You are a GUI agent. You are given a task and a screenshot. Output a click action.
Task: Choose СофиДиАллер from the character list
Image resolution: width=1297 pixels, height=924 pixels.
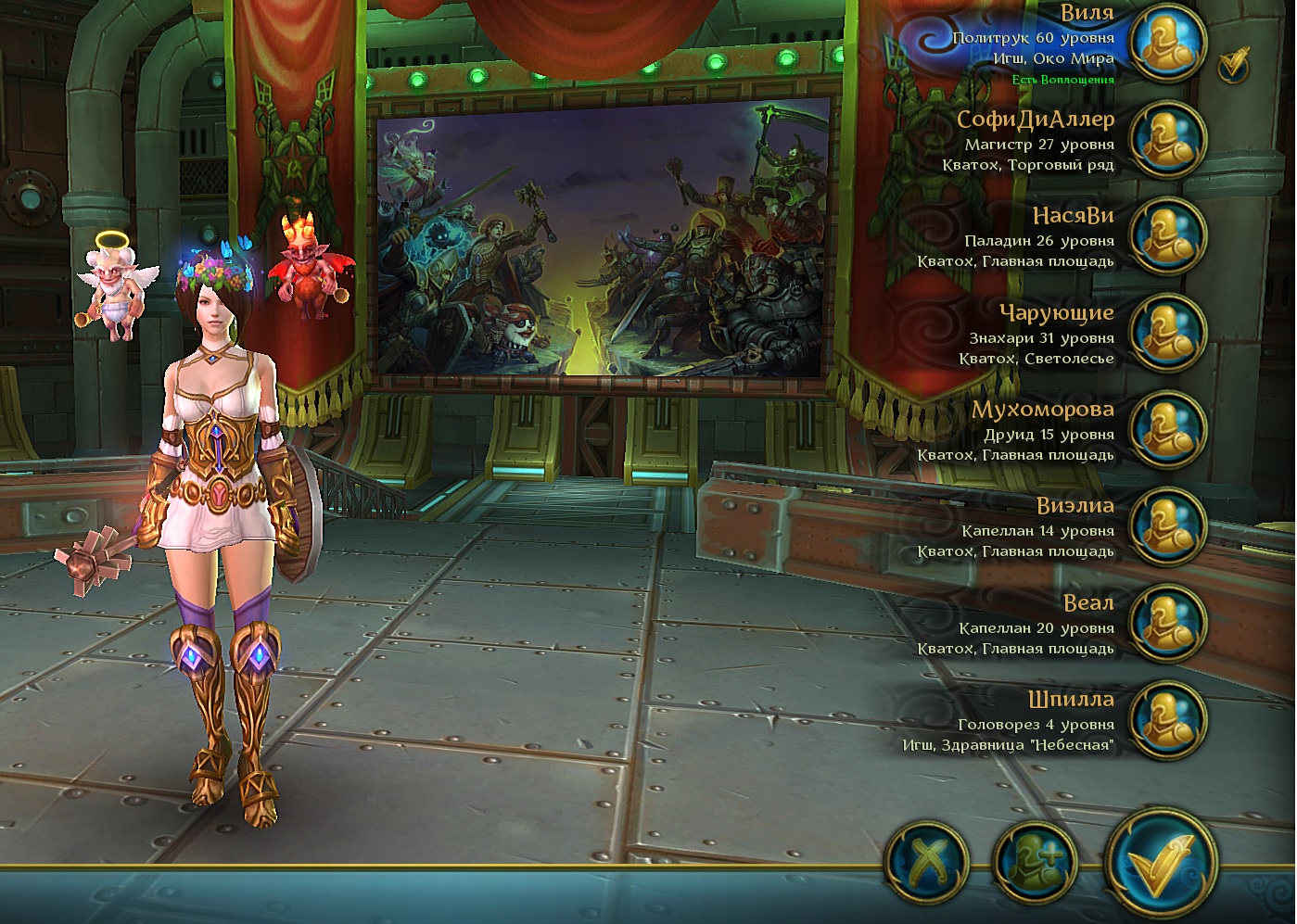click(1167, 139)
